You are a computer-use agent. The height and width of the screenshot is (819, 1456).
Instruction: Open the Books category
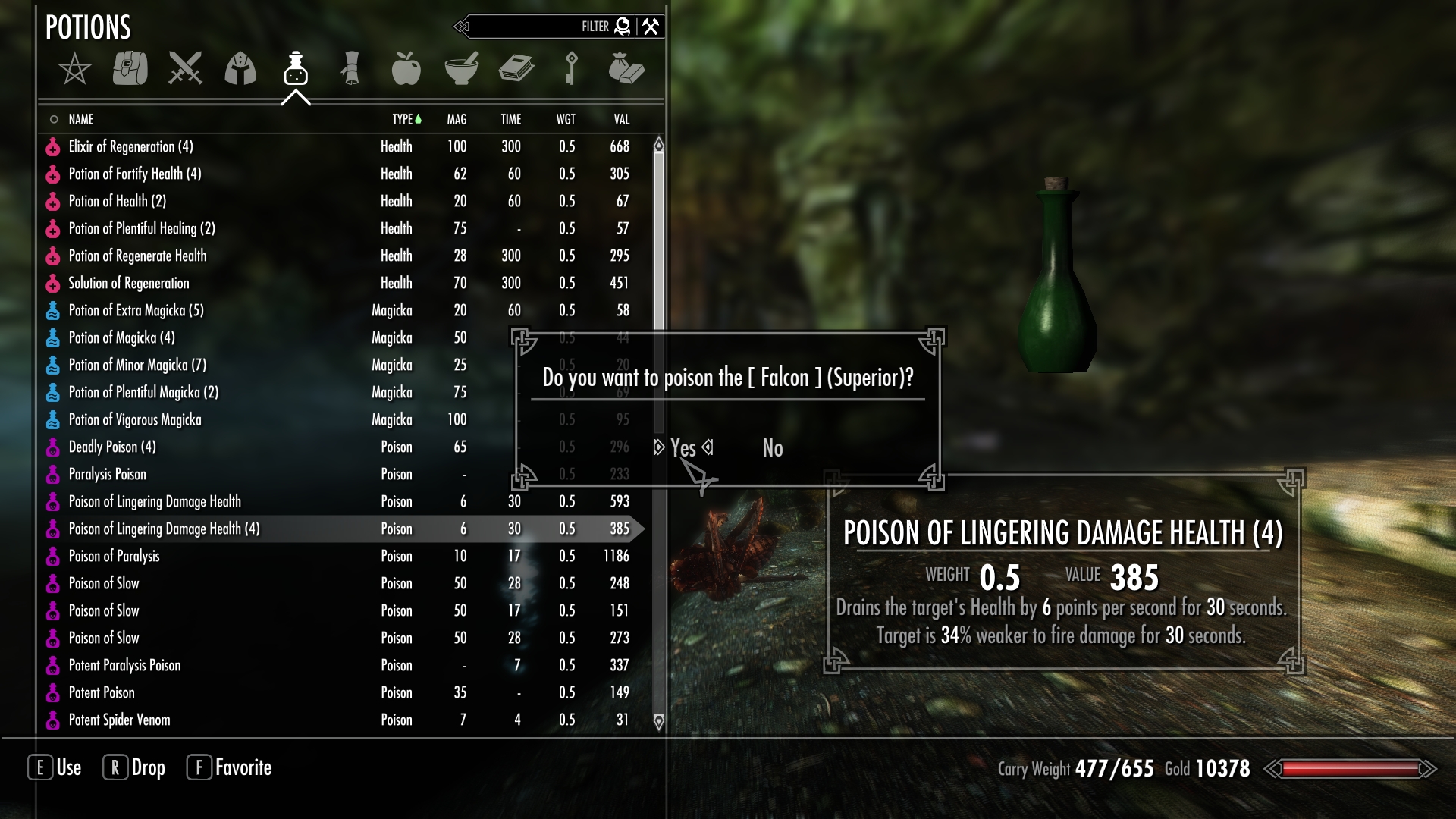516,69
